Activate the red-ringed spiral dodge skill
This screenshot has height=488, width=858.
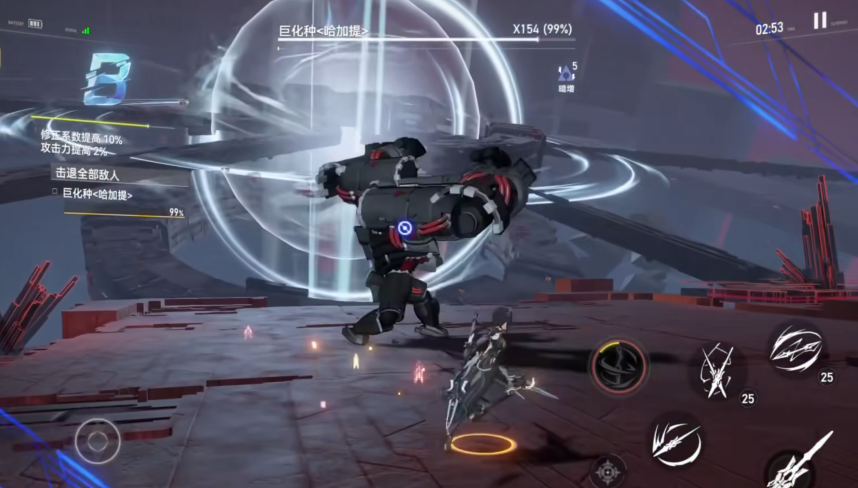(618, 365)
